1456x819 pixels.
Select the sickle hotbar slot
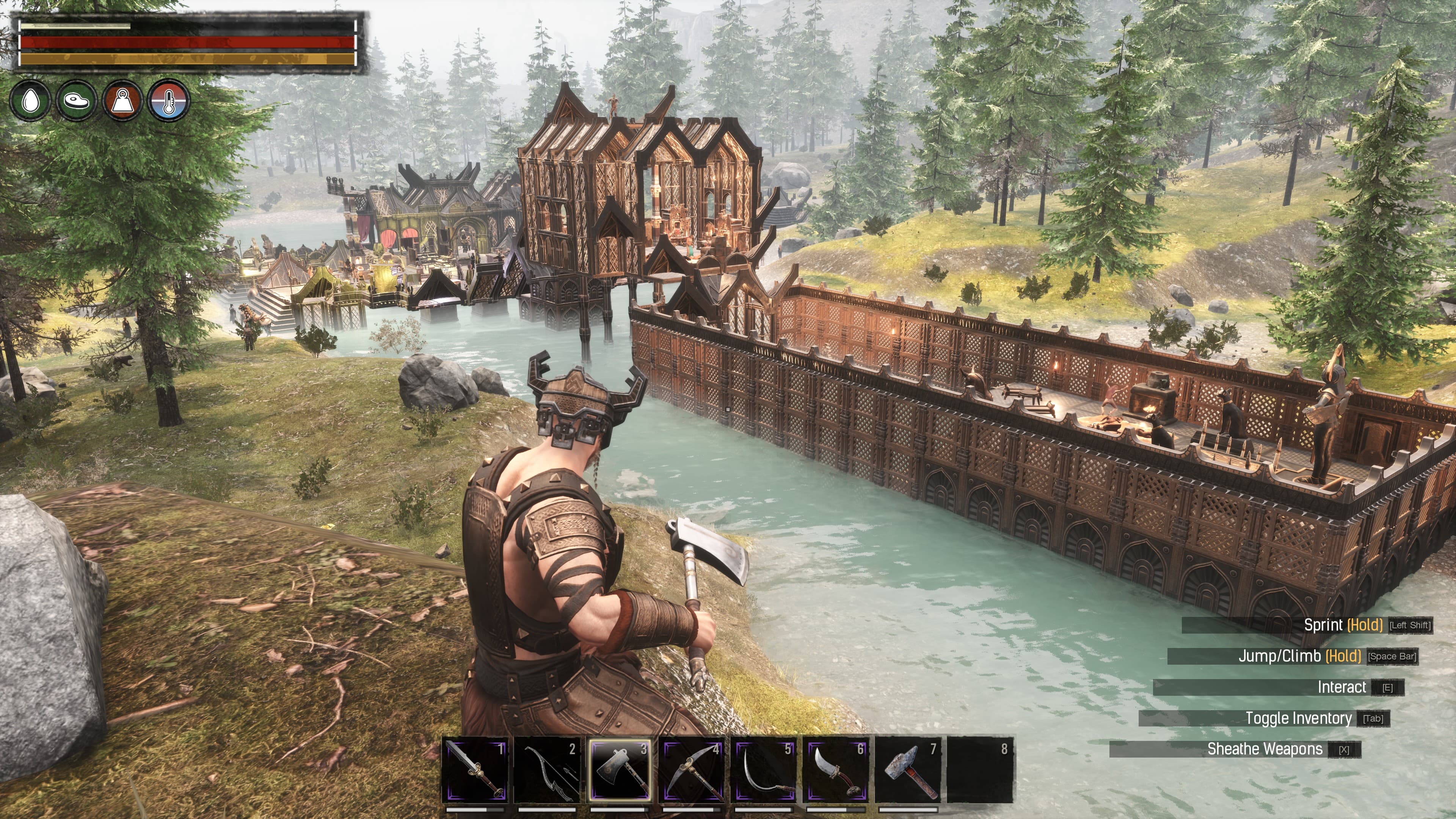pos(764,770)
